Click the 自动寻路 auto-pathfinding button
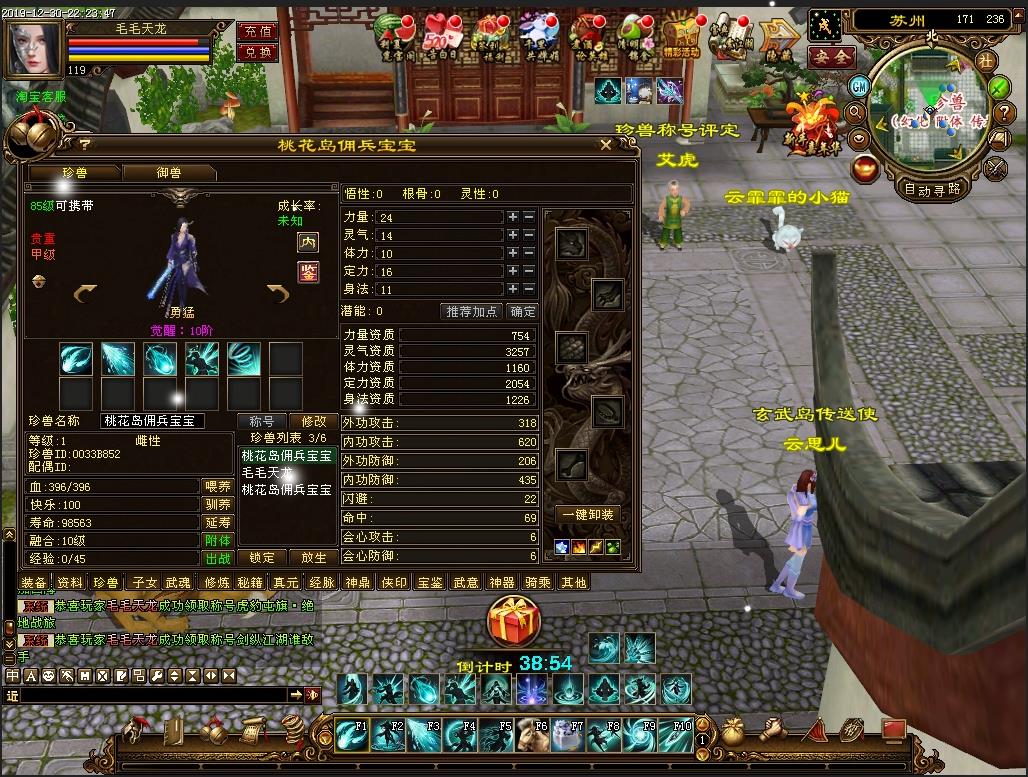 pos(931,188)
